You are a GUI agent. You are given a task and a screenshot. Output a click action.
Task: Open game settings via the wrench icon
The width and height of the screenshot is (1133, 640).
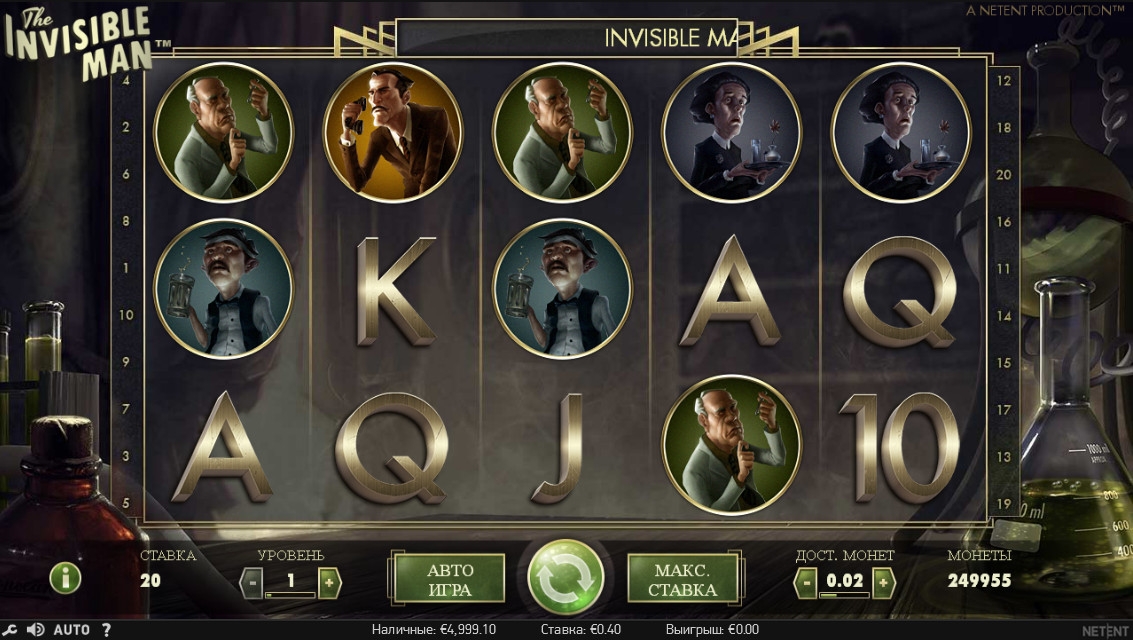pos(11,630)
